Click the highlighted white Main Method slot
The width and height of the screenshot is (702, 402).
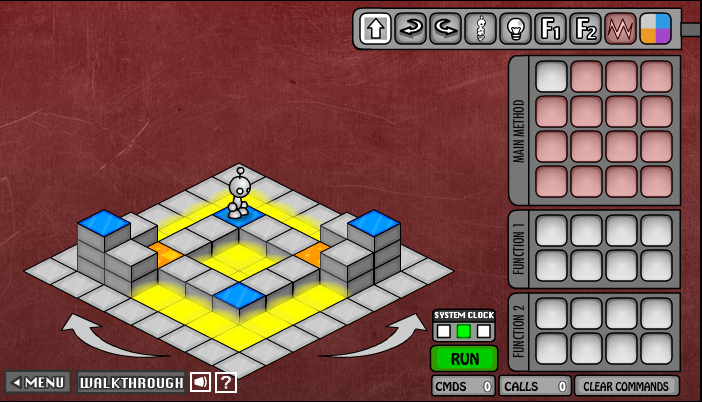coord(551,77)
